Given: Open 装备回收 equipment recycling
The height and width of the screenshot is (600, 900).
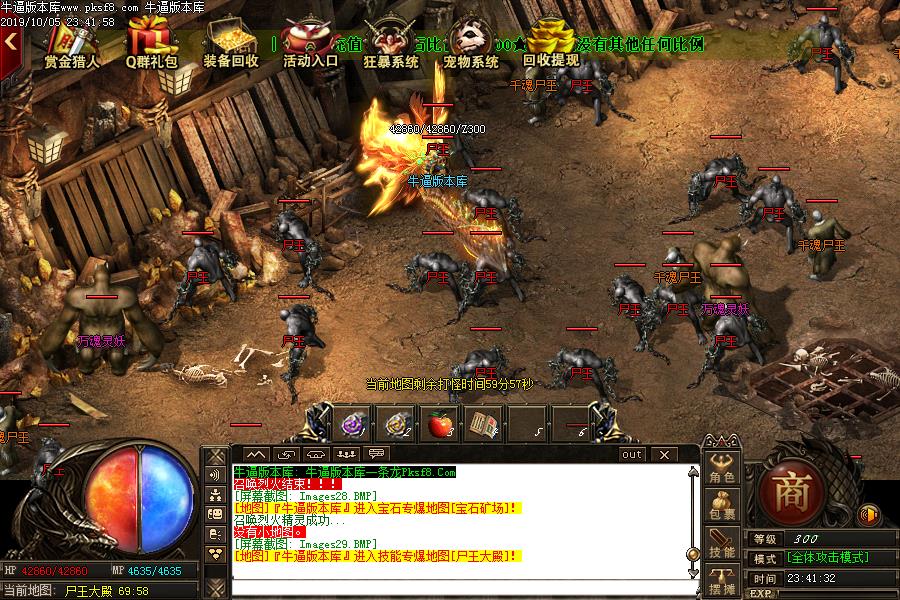Looking at the screenshot, I should 231,44.
